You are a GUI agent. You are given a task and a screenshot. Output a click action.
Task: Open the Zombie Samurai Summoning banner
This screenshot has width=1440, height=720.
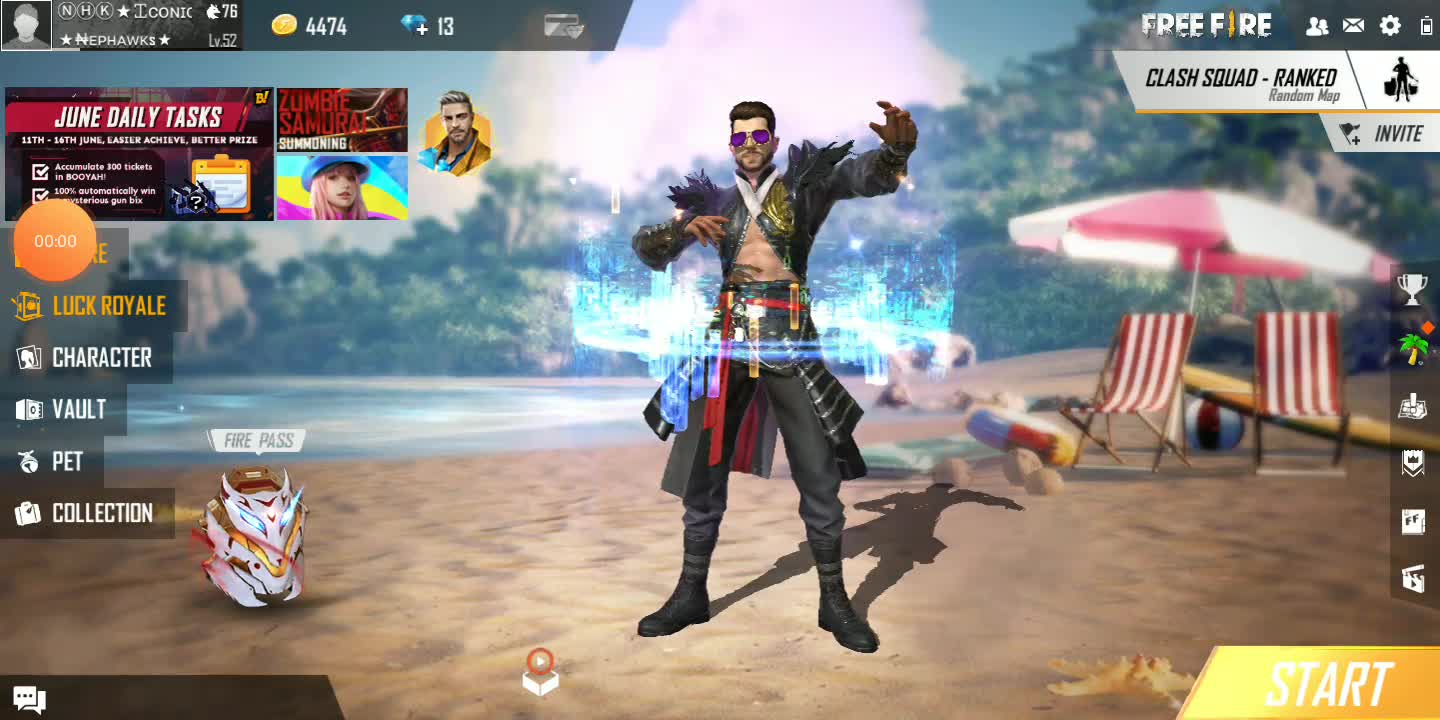[x=342, y=120]
